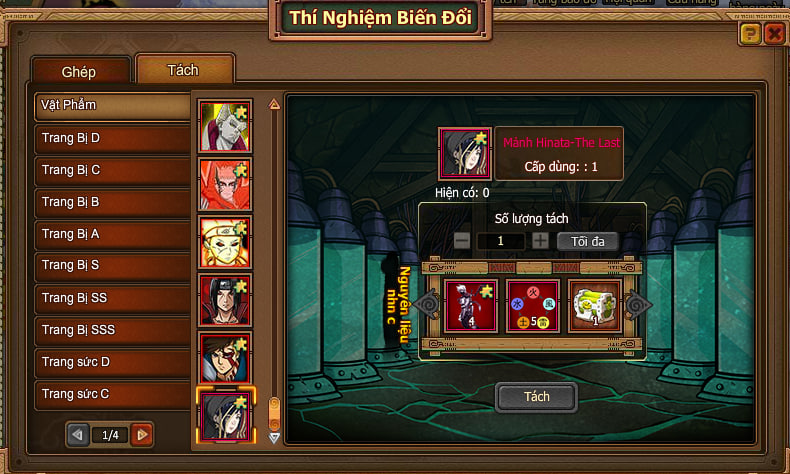Viewport: 790px width, 474px height.
Task: Choose the Vật Phẩm category
Action: pyautogui.click(x=112, y=105)
